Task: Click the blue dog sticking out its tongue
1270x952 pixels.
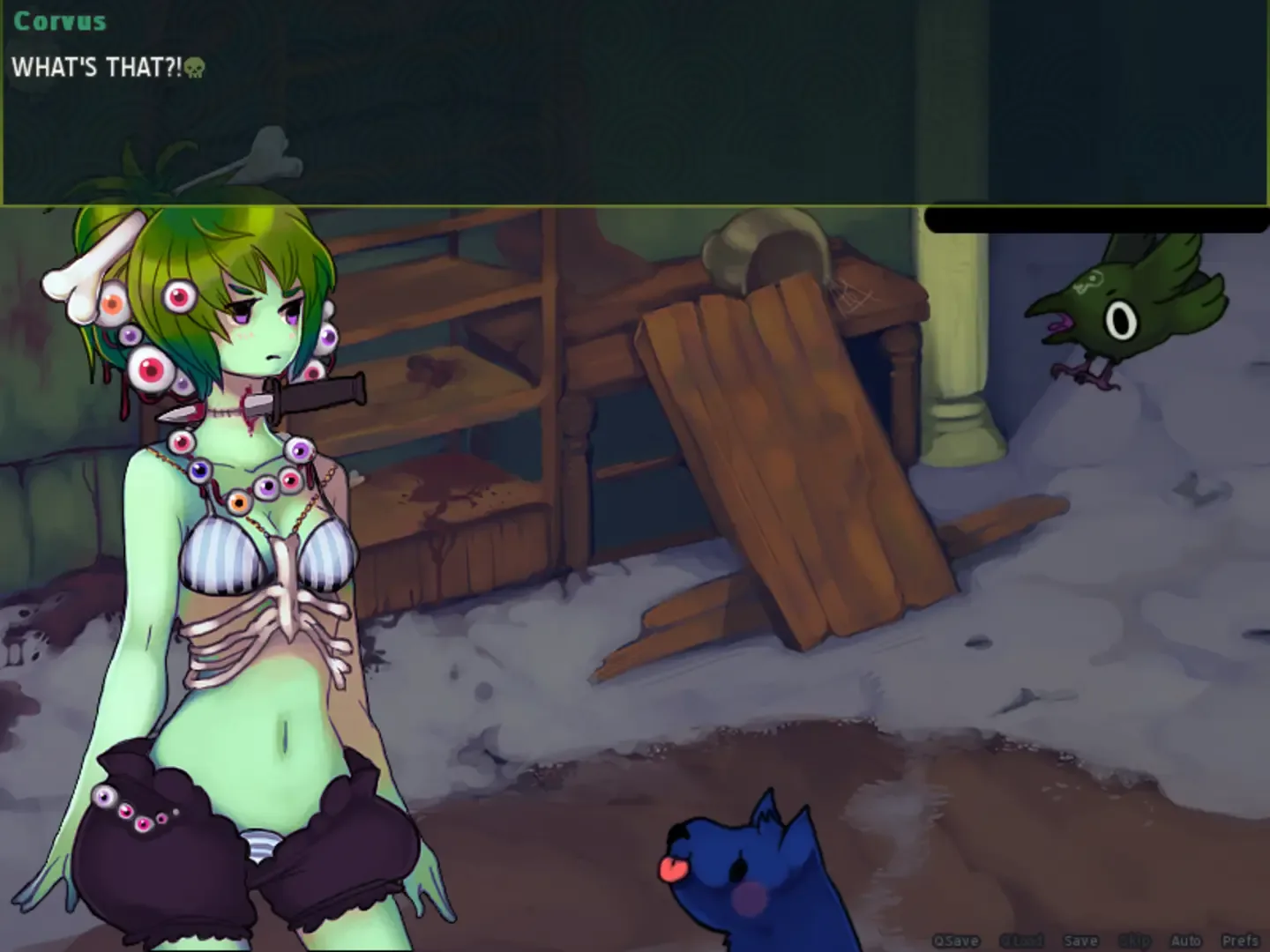Action: (x=750, y=873)
